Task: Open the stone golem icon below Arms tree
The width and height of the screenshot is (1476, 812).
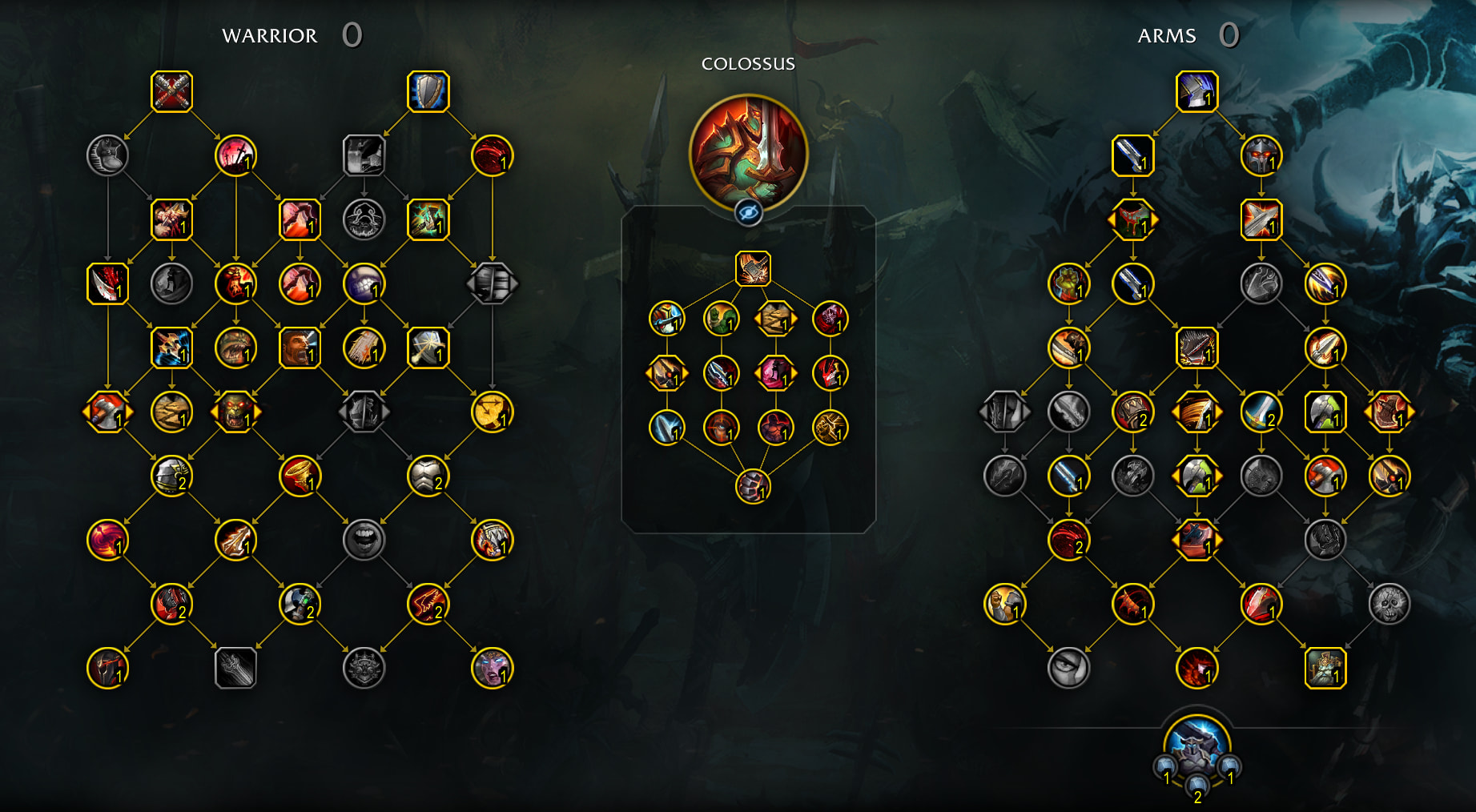Action: pyautogui.click(x=1196, y=742)
